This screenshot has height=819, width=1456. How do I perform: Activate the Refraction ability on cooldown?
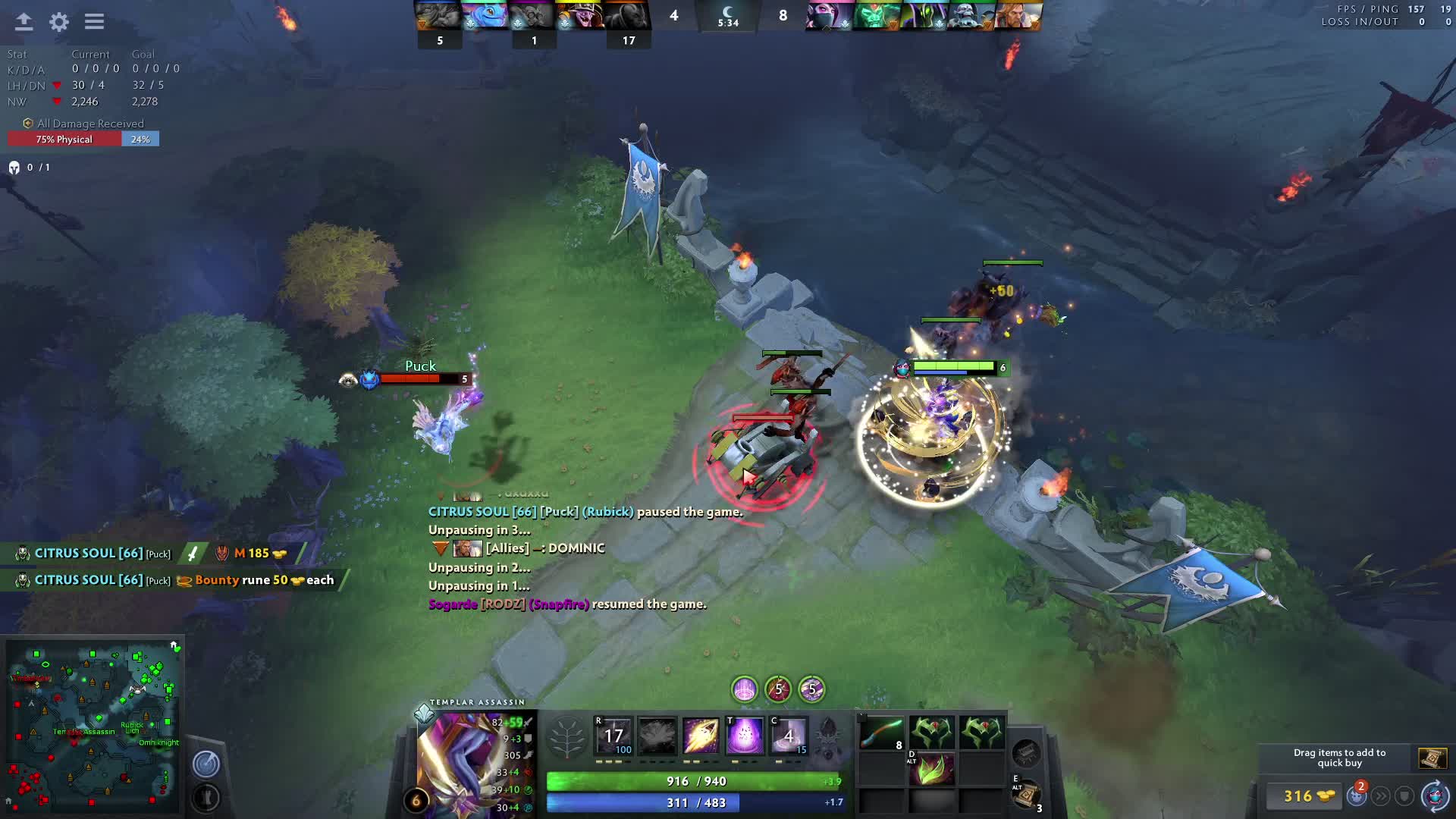[613, 736]
